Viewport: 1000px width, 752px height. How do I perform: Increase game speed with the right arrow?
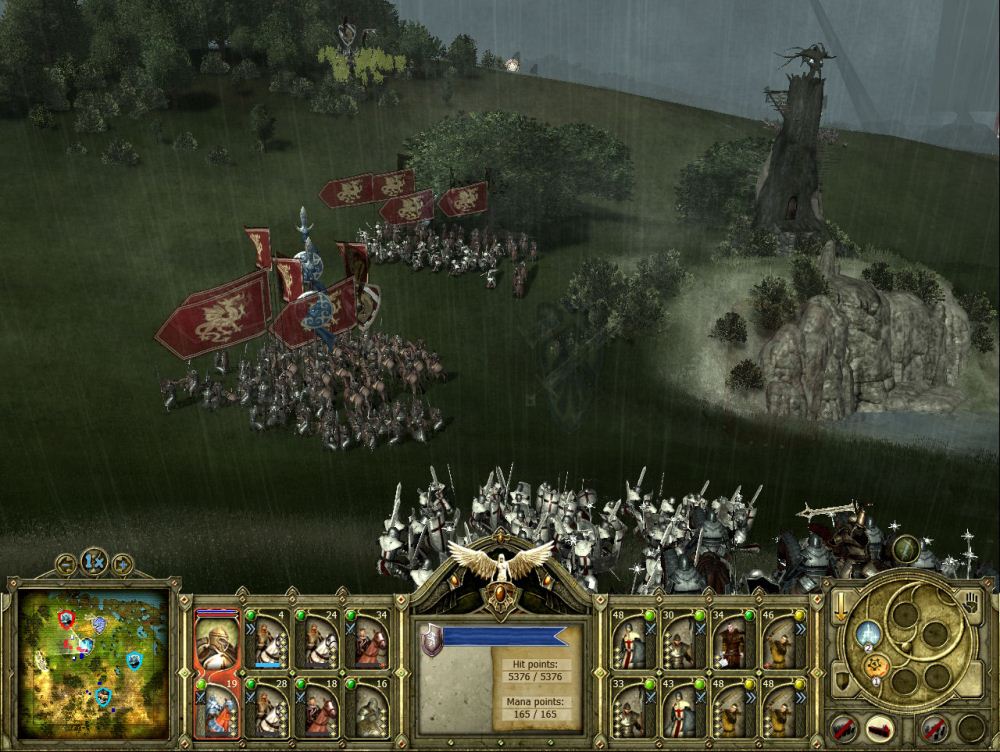(x=122, y=563)
